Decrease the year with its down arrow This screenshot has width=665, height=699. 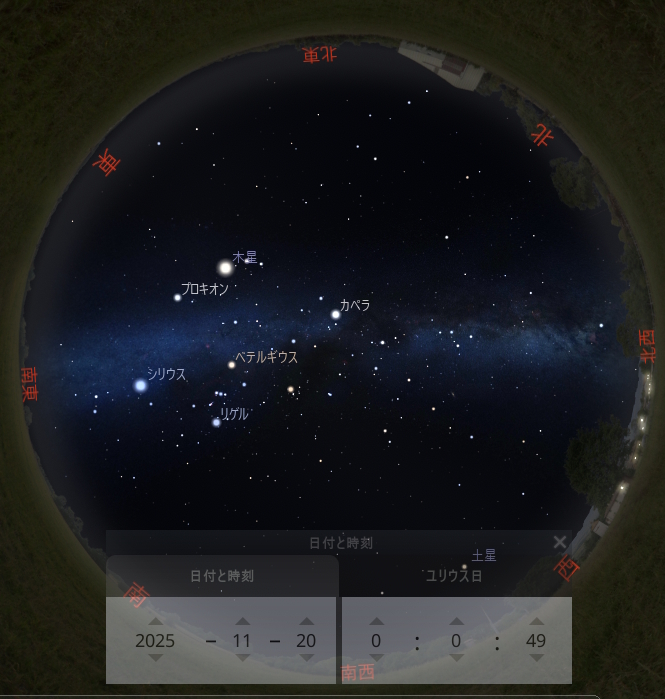155,658
